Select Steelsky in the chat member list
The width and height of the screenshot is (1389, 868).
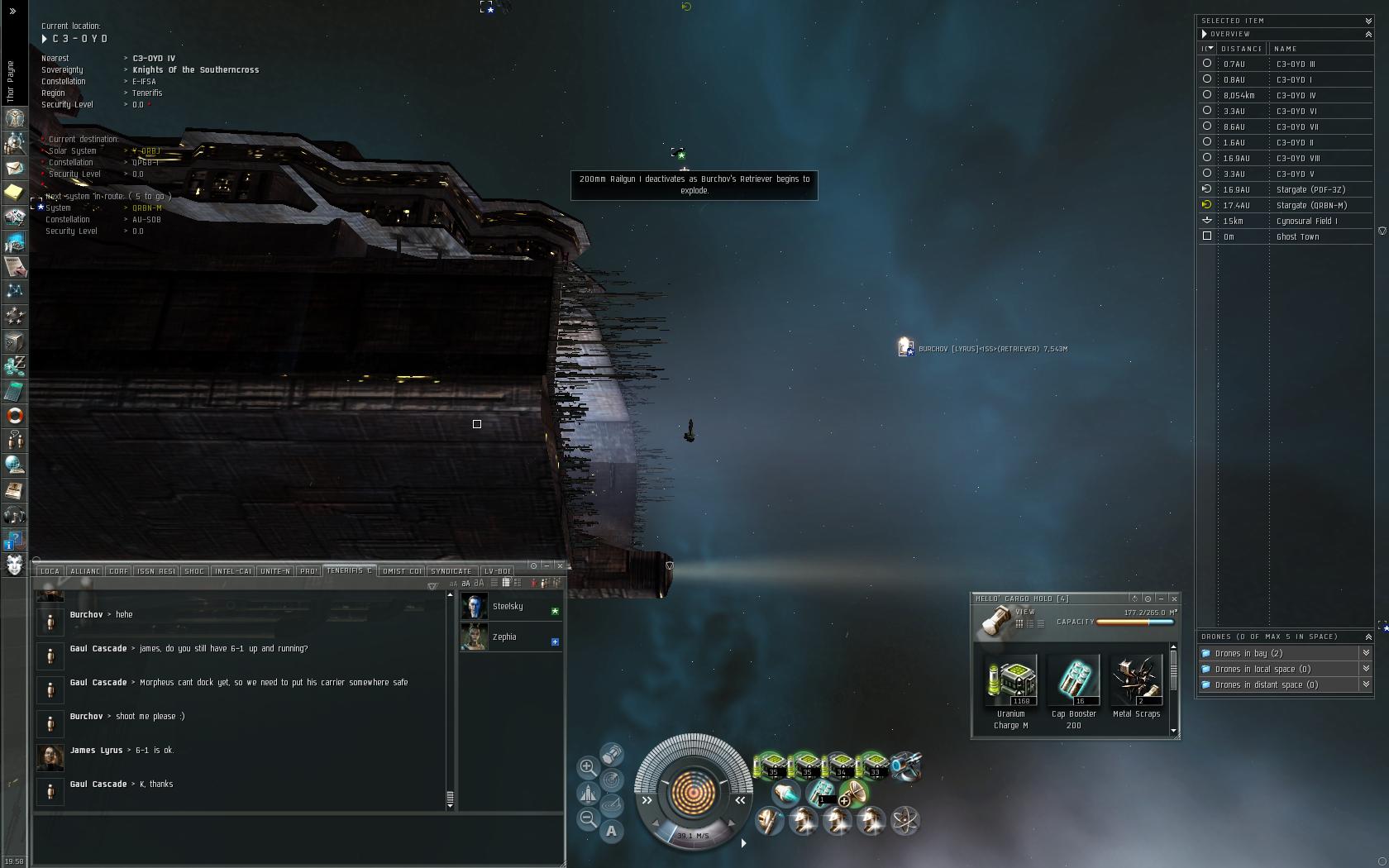point(507,607)
